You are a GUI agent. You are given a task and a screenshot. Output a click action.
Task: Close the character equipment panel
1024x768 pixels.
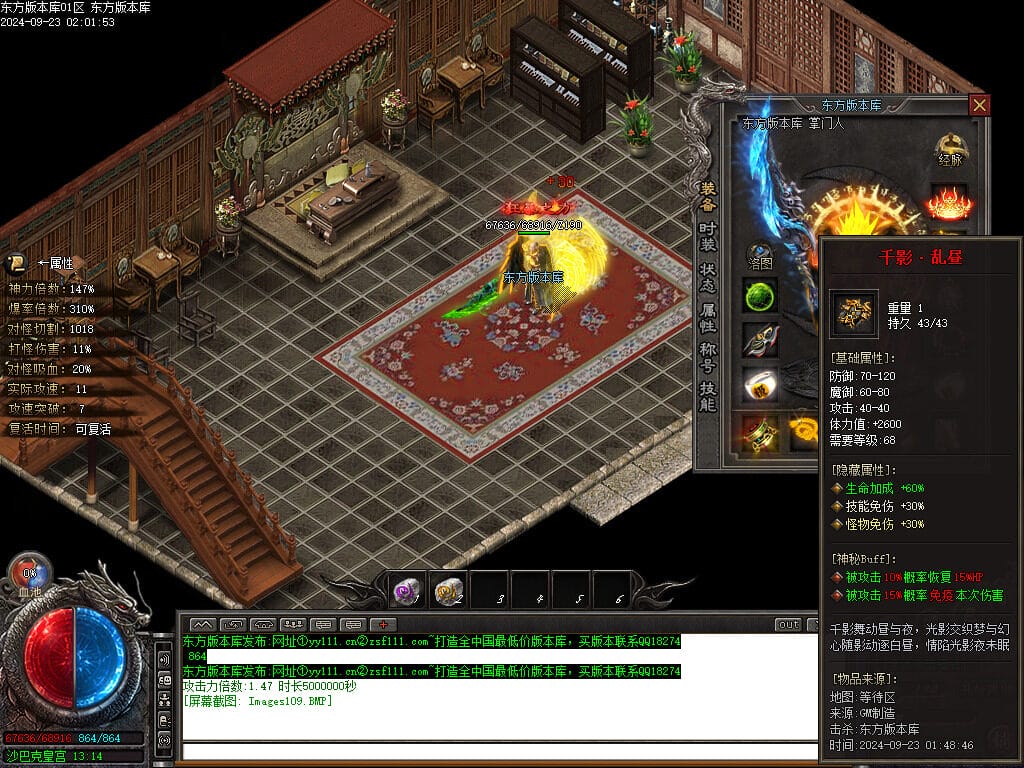(980, 105)
